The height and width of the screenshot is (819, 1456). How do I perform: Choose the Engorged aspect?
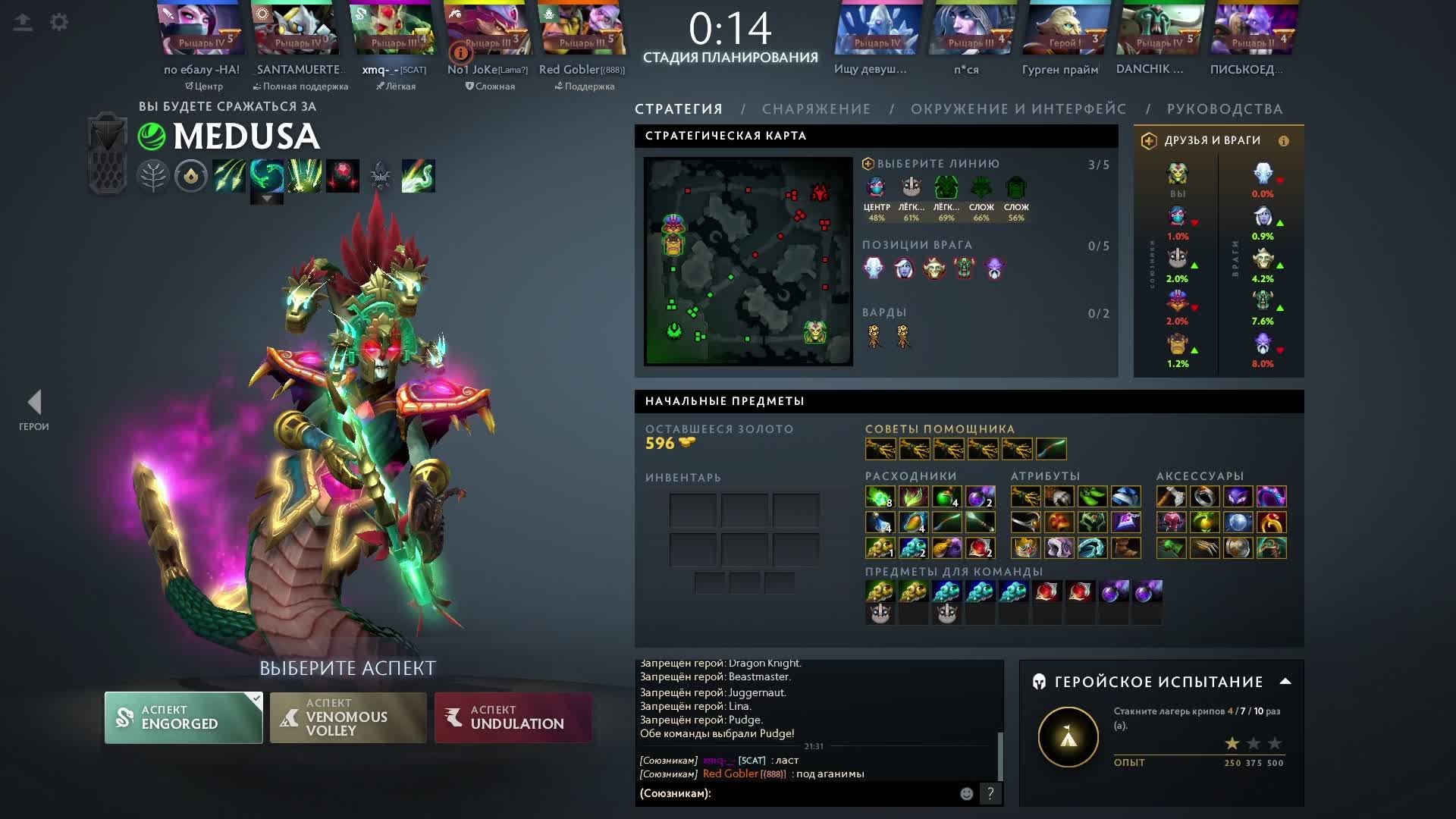(184, 717)
